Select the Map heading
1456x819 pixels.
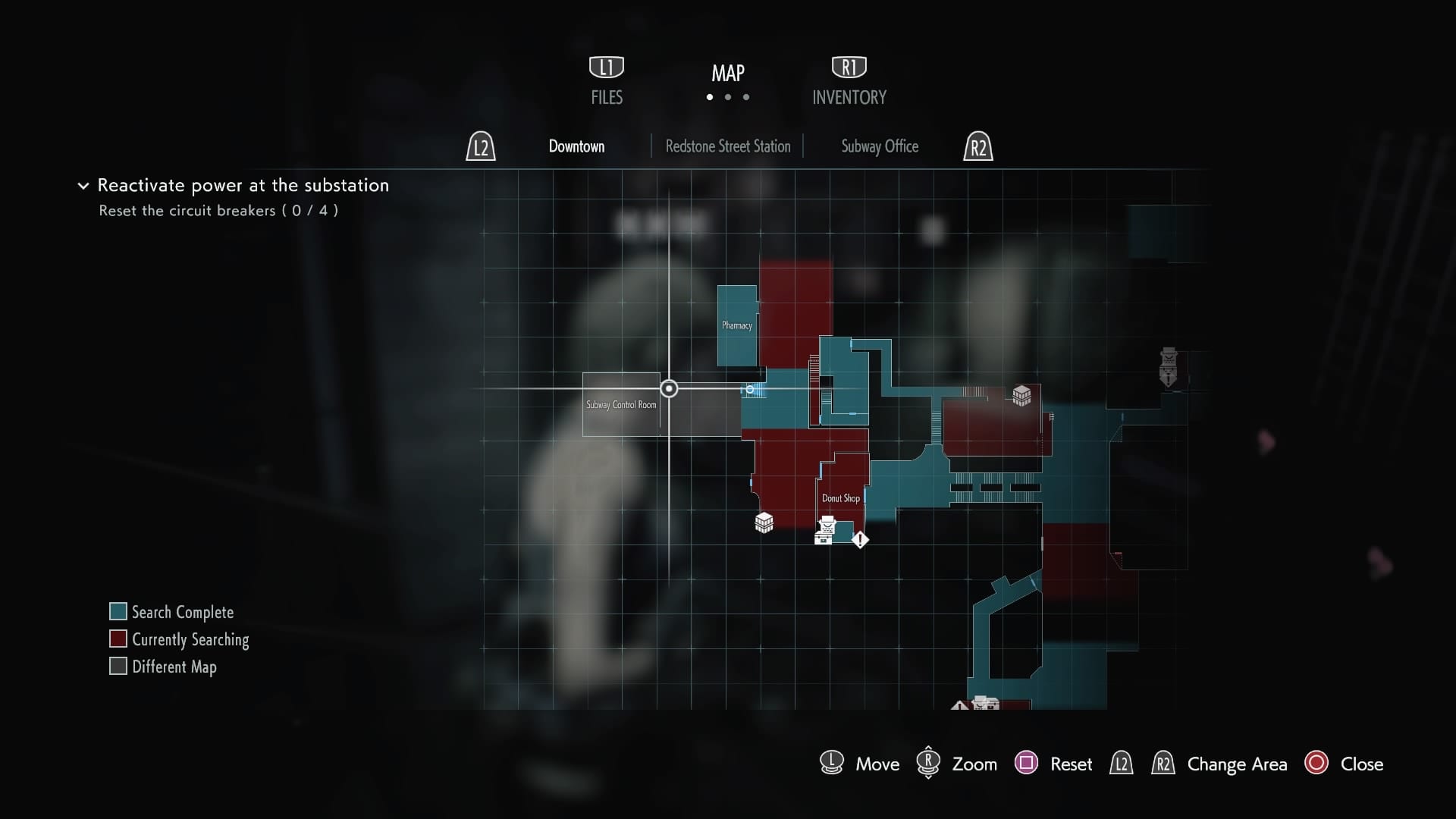click(727, 74)
